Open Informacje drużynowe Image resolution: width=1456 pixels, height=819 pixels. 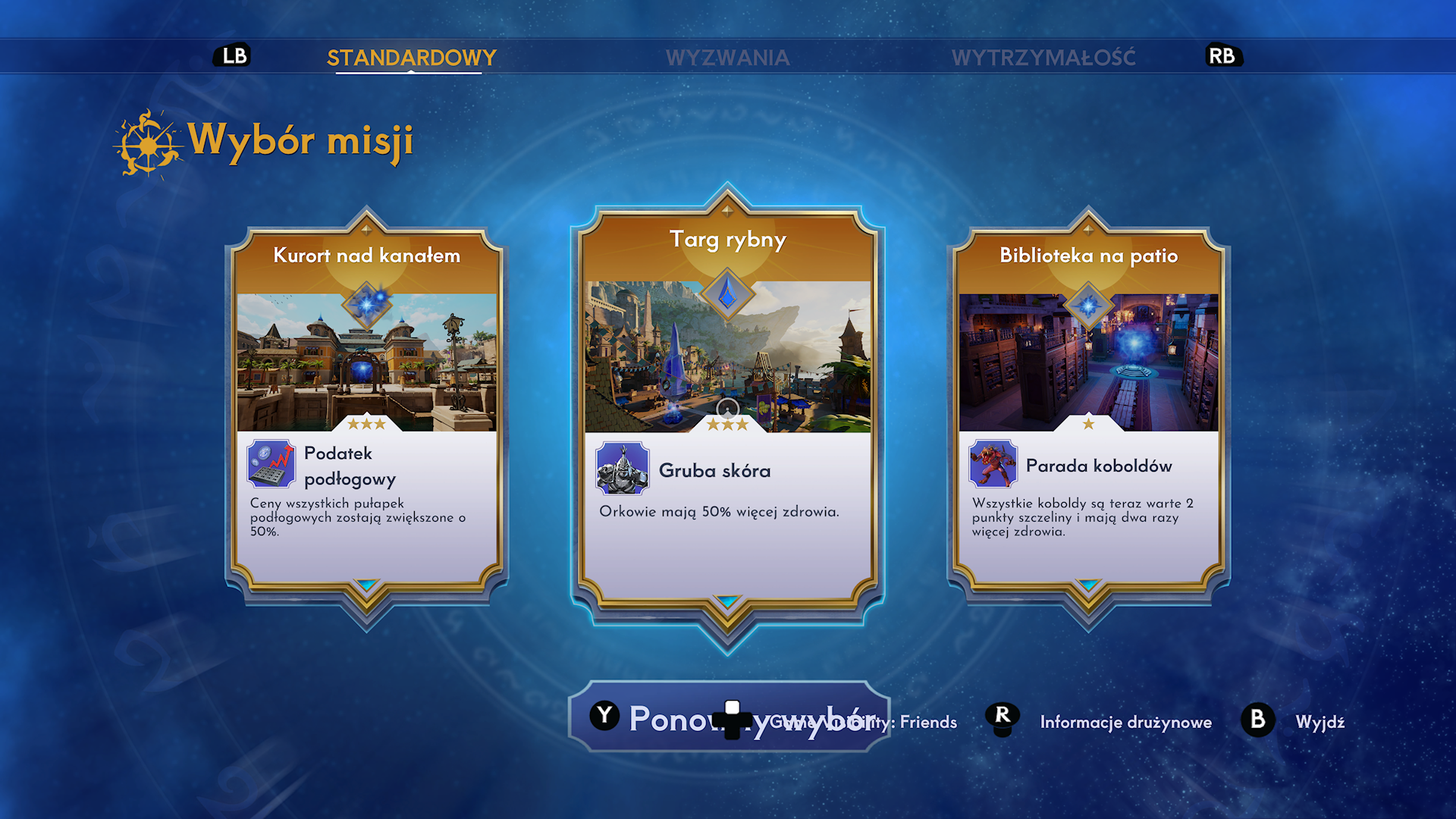pyautogui.click(x=1125, y=722)
